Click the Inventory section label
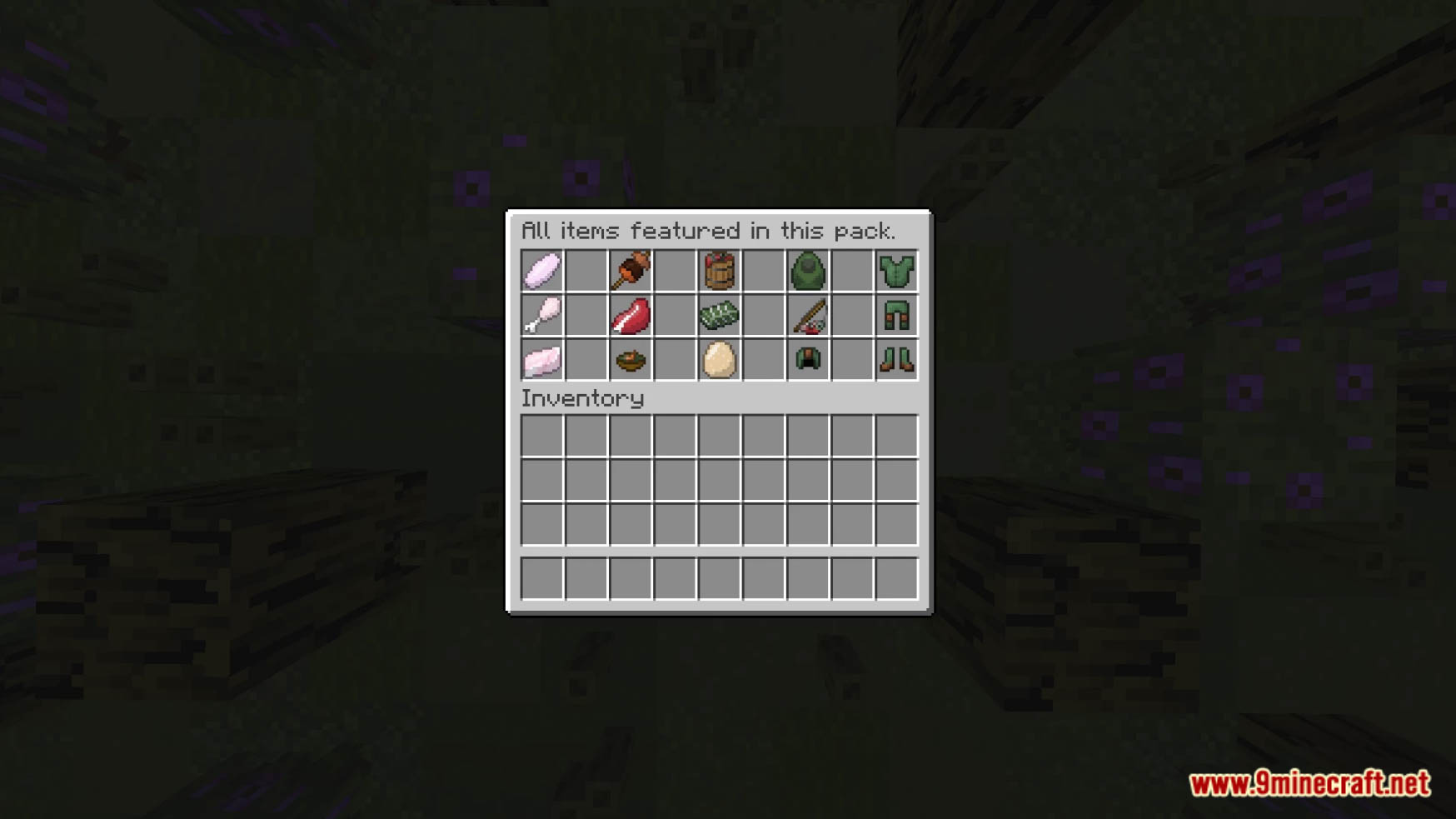Viewport: 1456px width, 819px height. pos(581,398)
